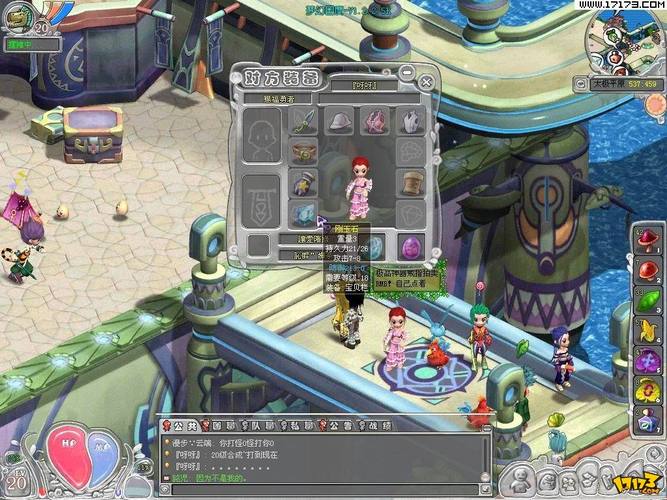667x500 pixels.
Task: Select the green dagger weapon slot
Action: (304, 121)
